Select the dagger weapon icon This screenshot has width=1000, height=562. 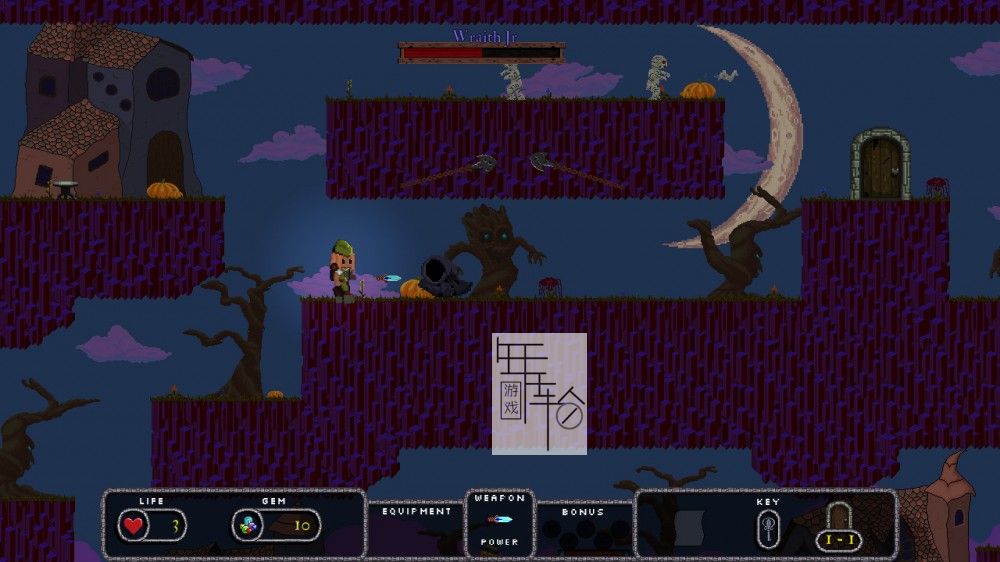coord(499,519)
